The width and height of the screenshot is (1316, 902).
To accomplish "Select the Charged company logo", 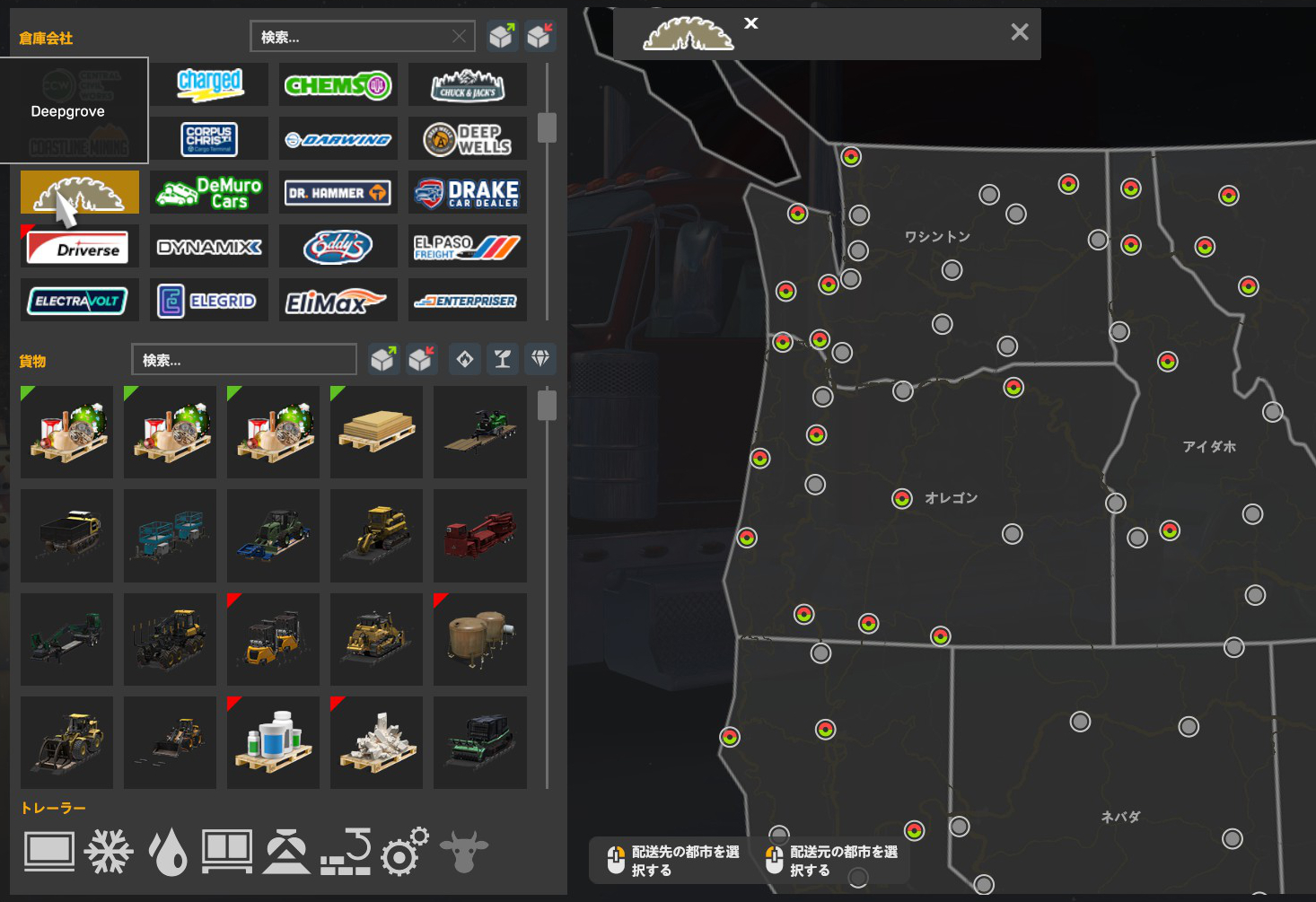I will pyautogui.click(x=209, y=84).
